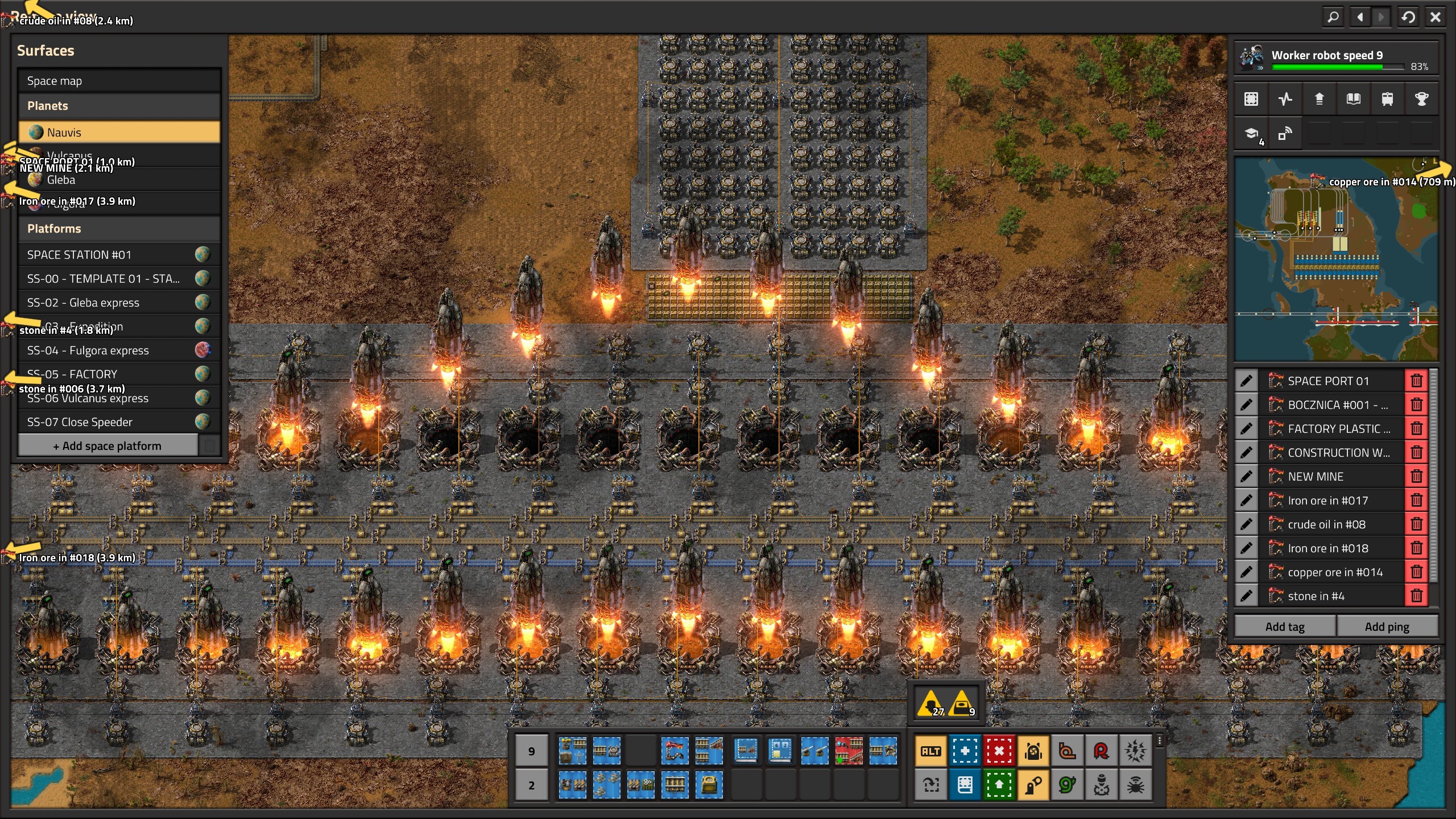1456x819 pixels.
Task: Select the copper ore in #014 tag
Action: coord(1334,572)
